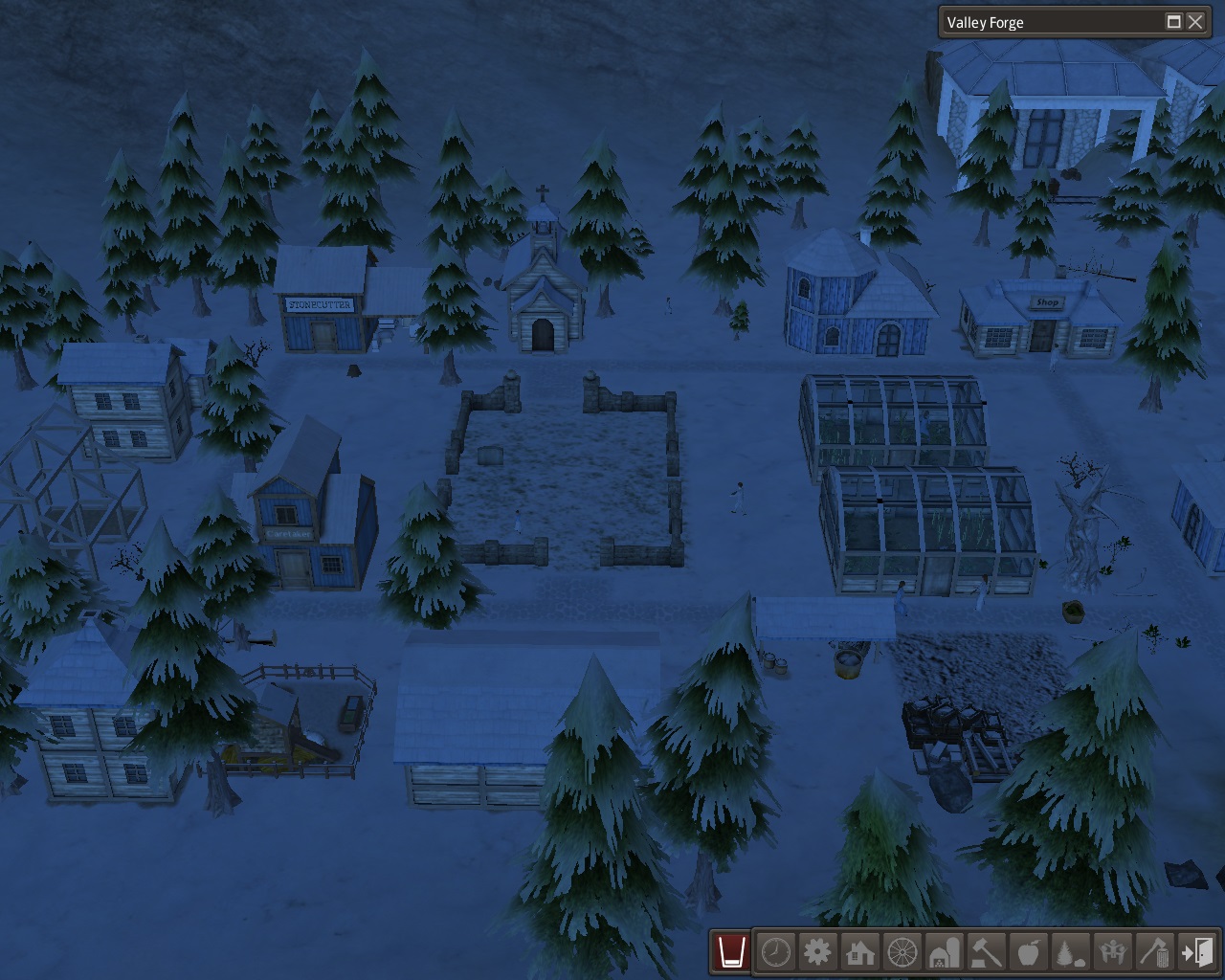Expand the Valley Forge panel with the maximize button
Screen dimensions: 1225x980
[1173, 22]
